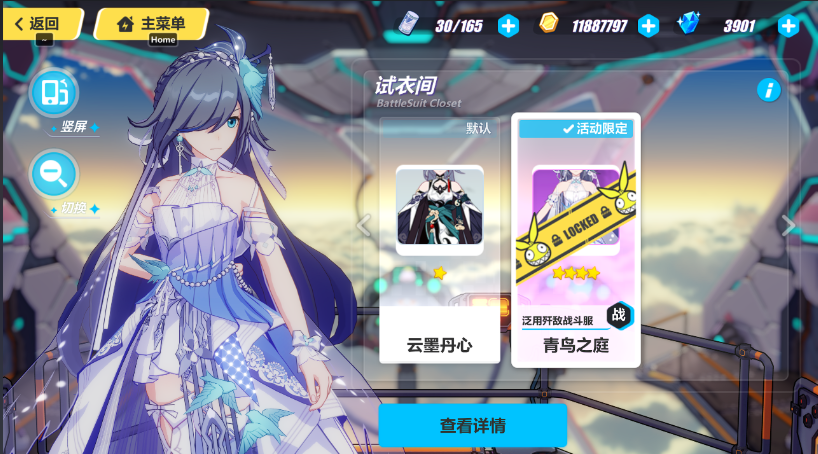Viewport: 818px width, 454px height.
Task: Show the next outfit with right arrow
Action: 789,225
